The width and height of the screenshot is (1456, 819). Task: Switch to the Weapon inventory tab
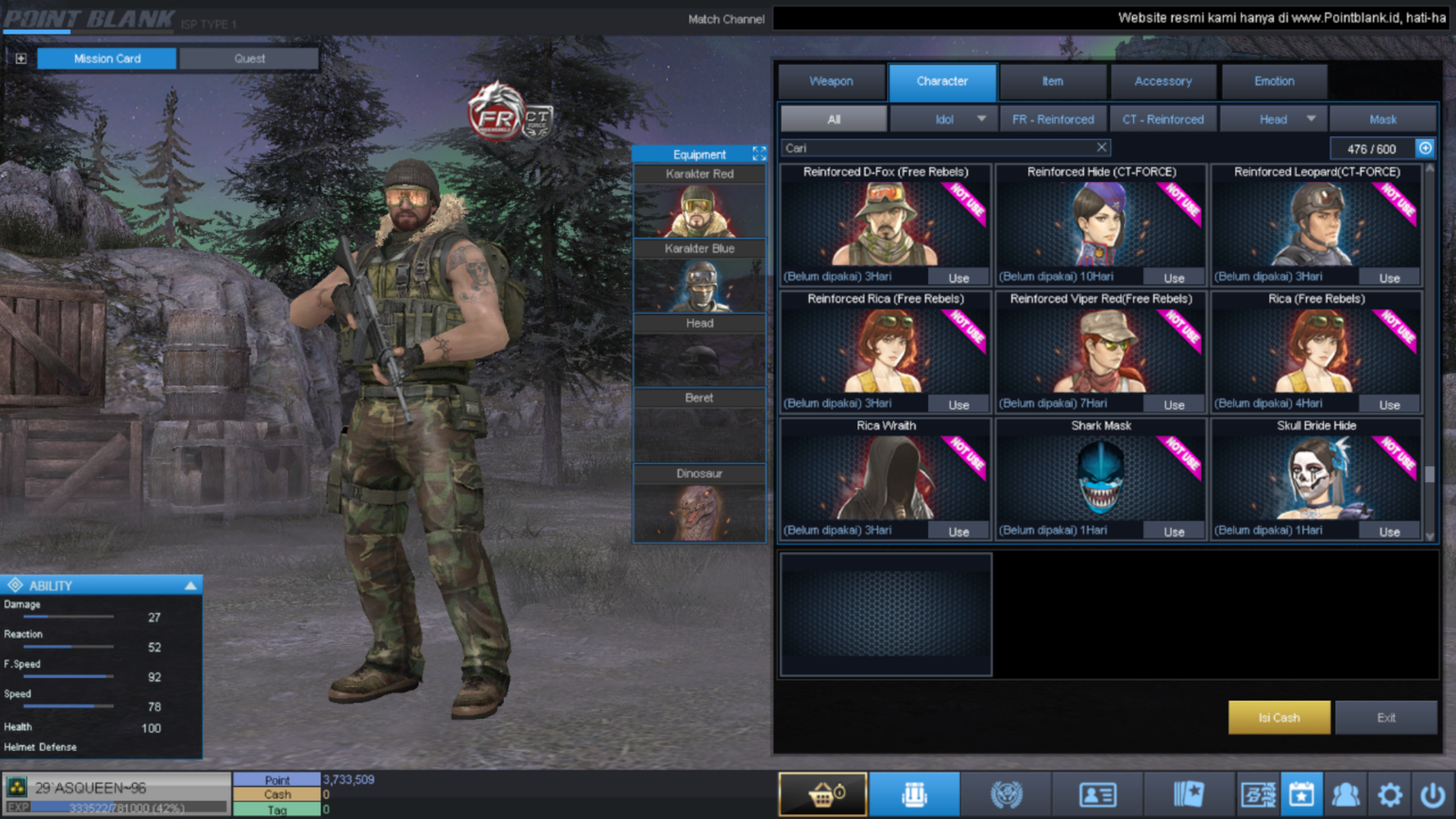click(x=831, y=81)
